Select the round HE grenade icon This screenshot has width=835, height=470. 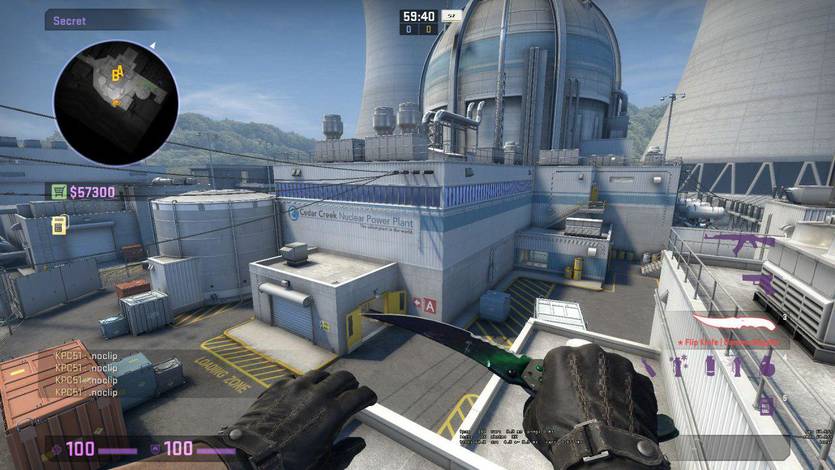pos(766,366)
